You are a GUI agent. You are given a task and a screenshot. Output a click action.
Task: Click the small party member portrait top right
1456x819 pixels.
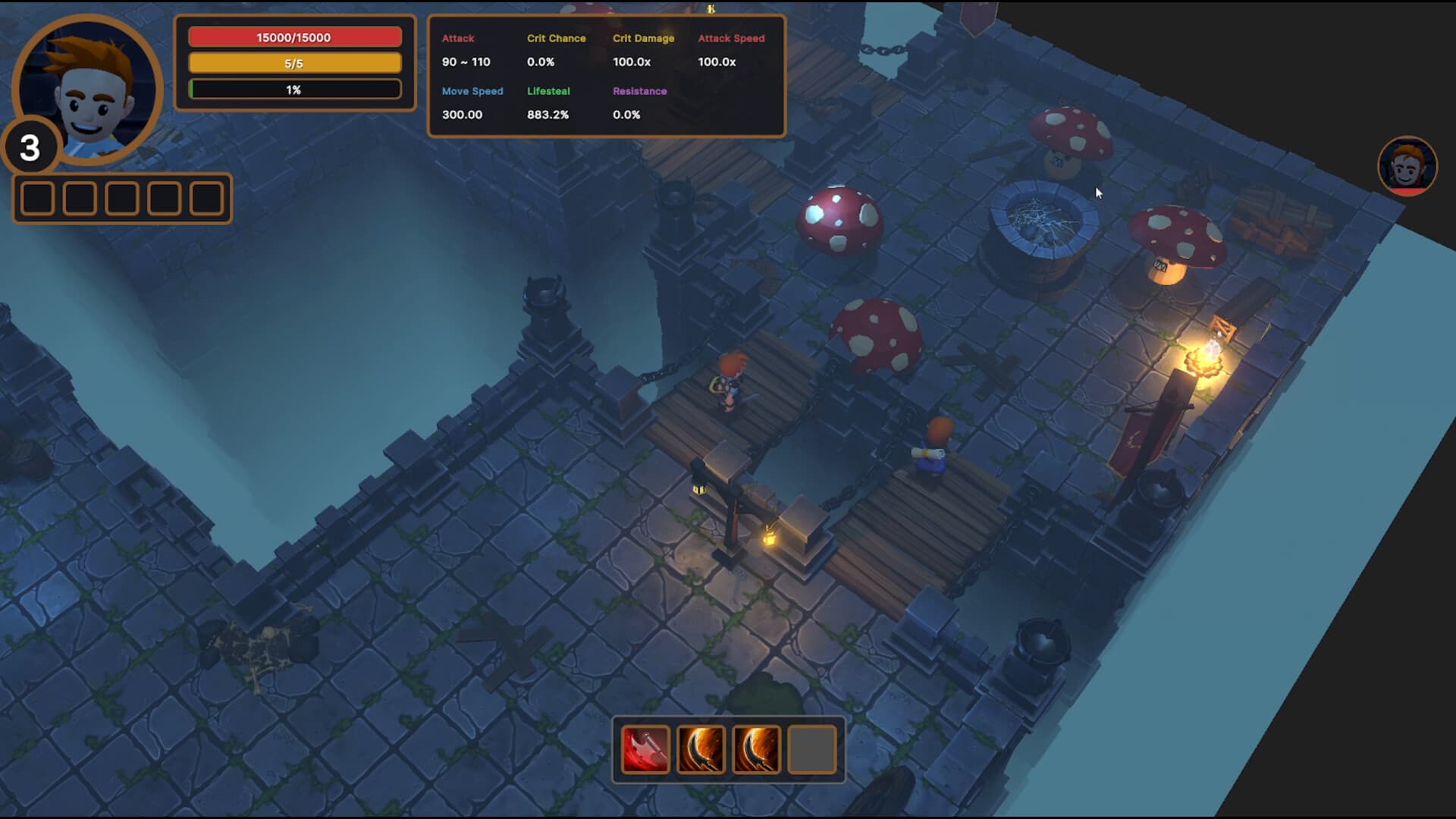[x=1407, y=165]
